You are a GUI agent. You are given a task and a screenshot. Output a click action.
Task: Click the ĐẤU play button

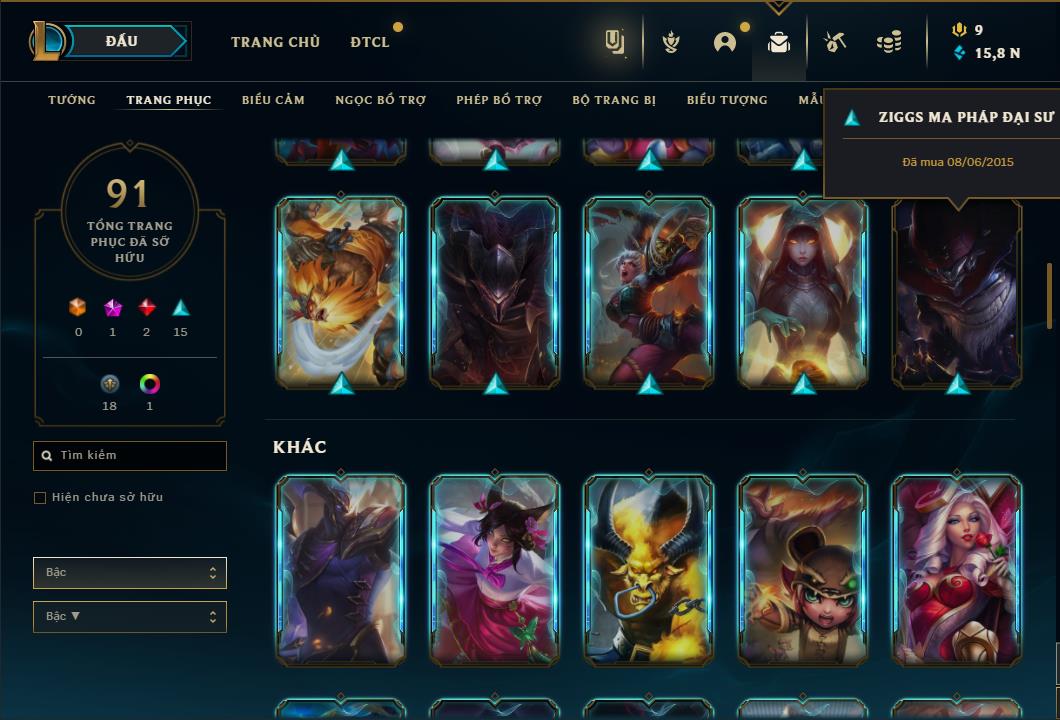122,41
